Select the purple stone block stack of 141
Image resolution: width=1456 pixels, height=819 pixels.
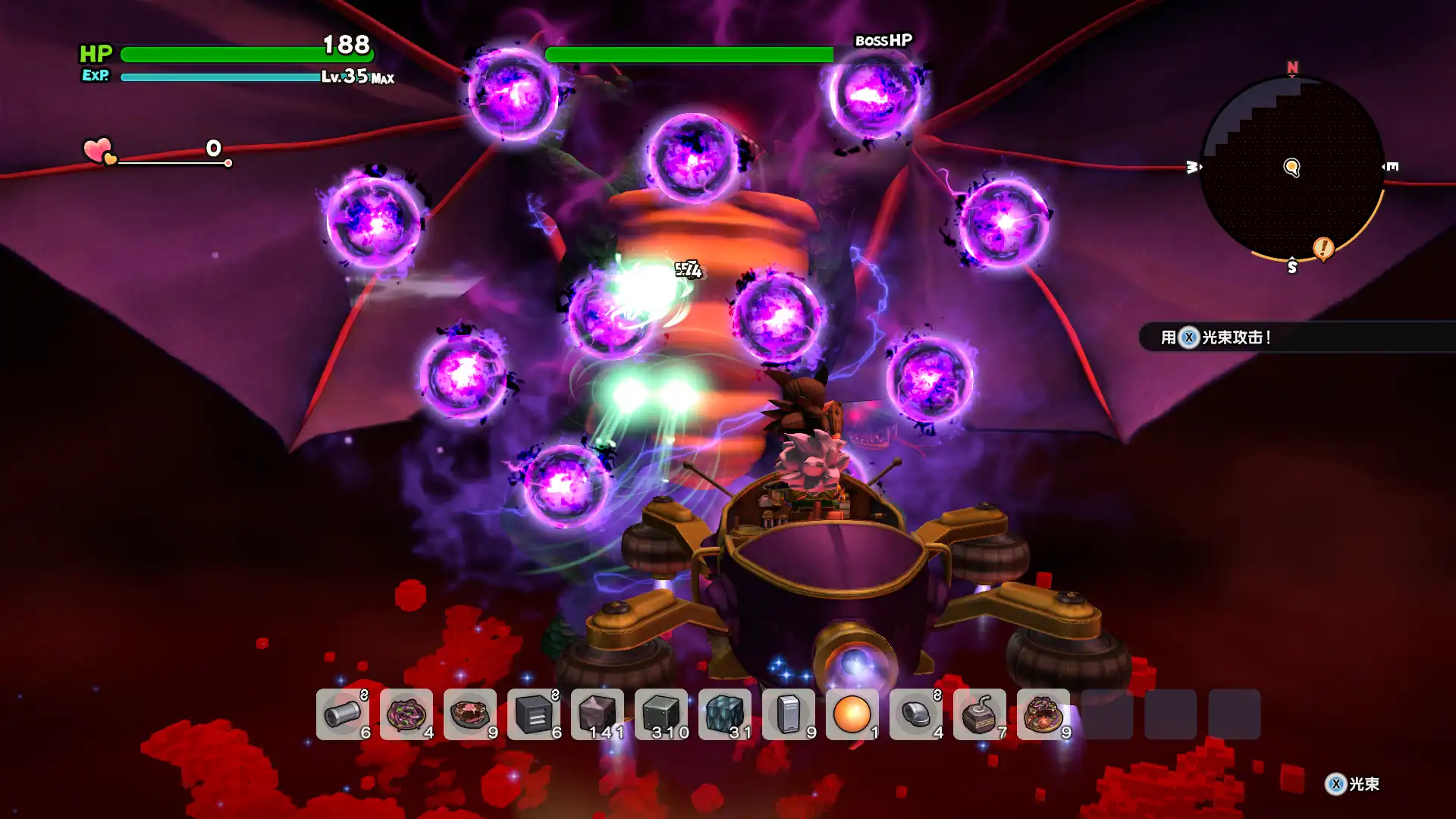(598, 714)
